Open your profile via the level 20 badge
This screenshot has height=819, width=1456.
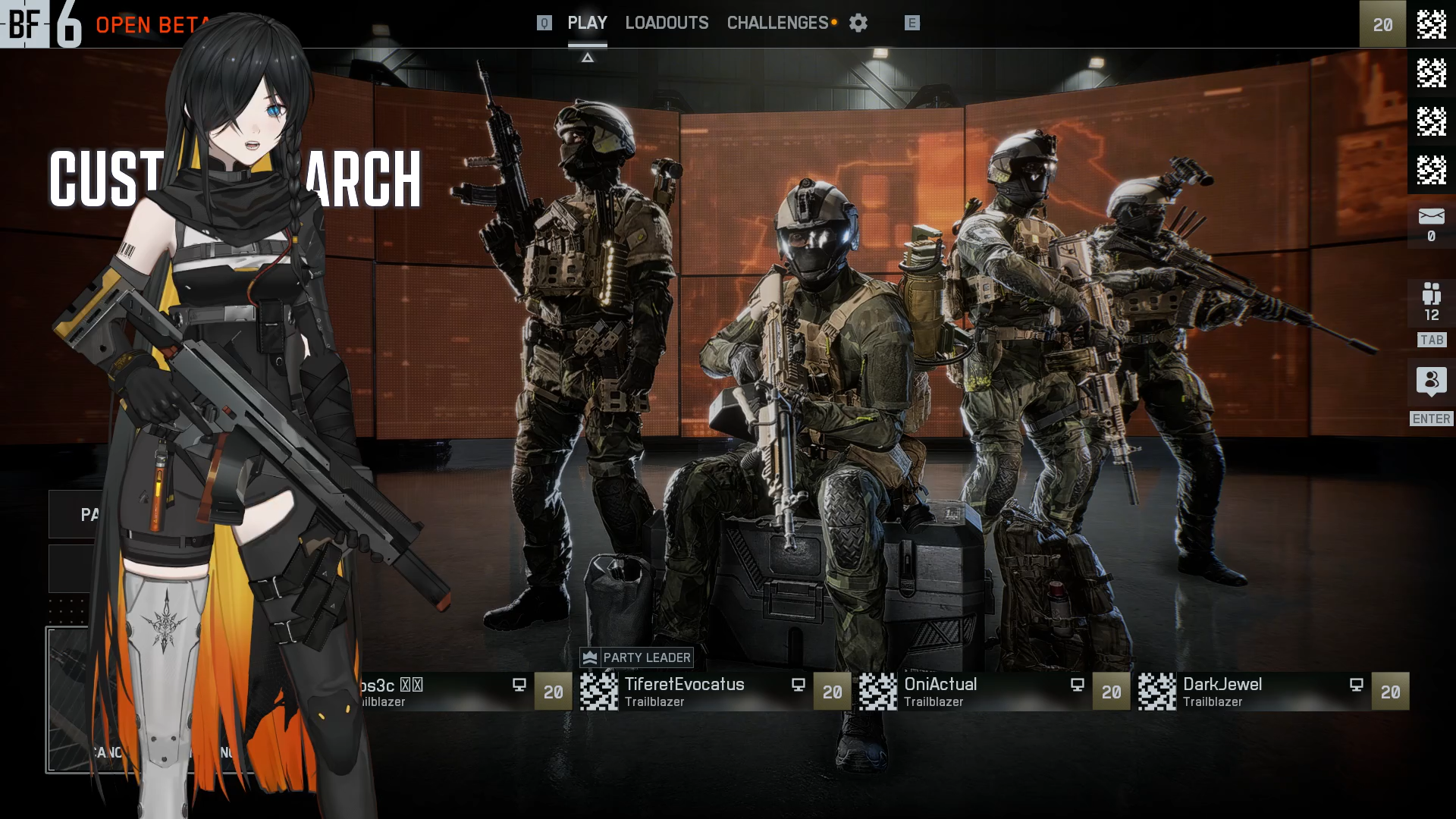(x=1382, y=24)
